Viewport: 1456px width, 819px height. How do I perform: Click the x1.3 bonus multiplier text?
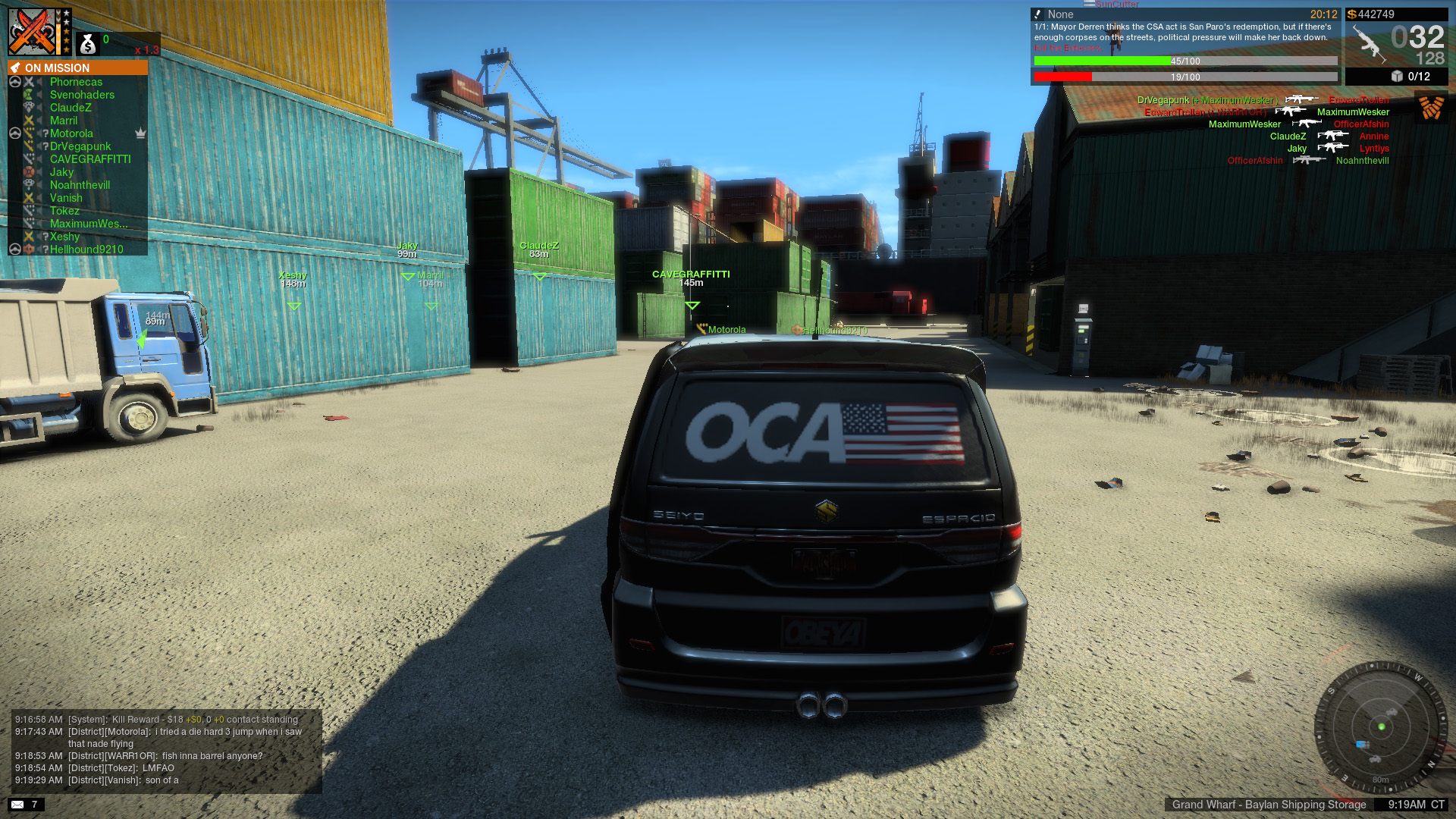click(x=147, y=49)
